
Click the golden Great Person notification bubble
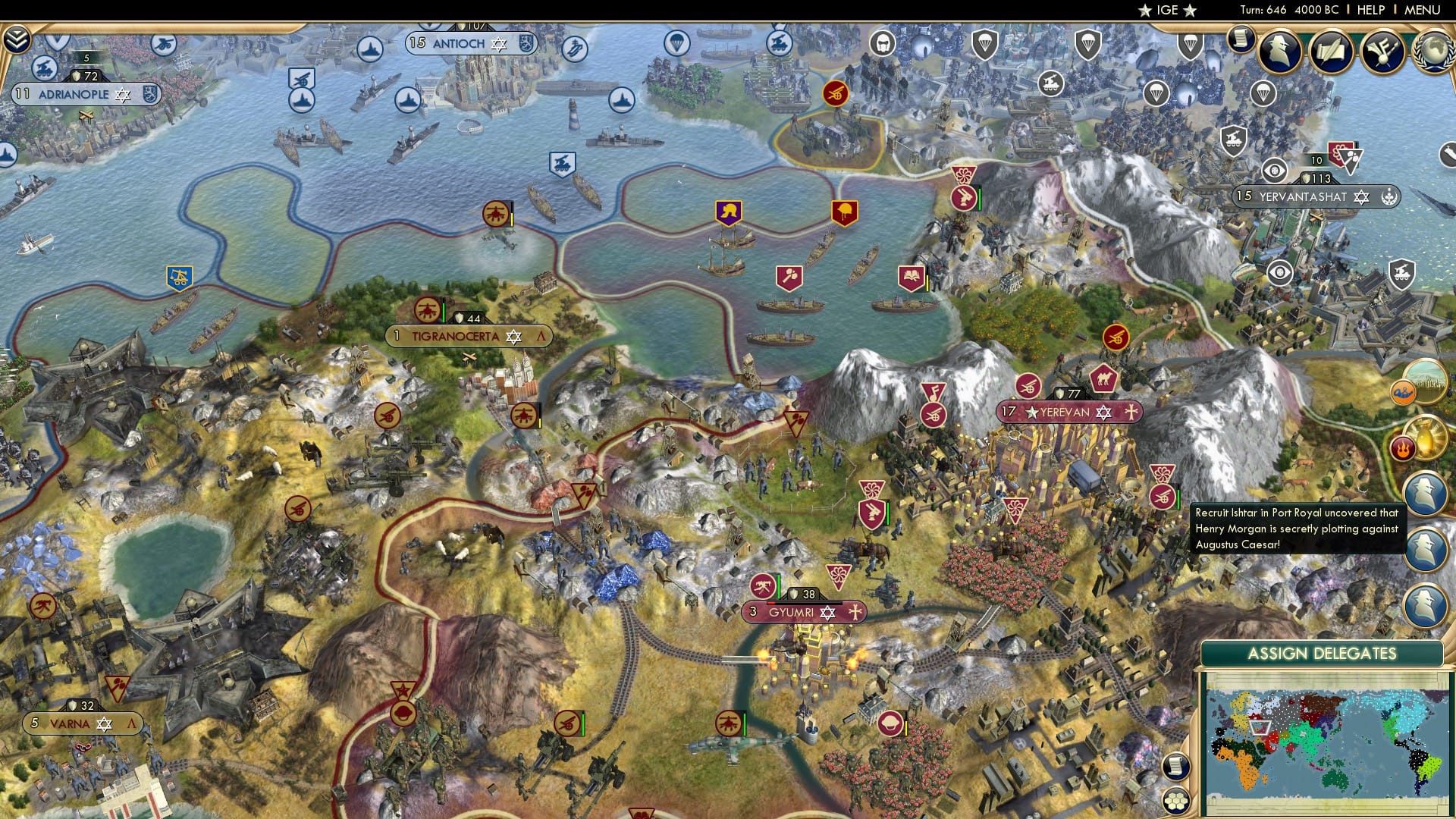click(1424, 437)
